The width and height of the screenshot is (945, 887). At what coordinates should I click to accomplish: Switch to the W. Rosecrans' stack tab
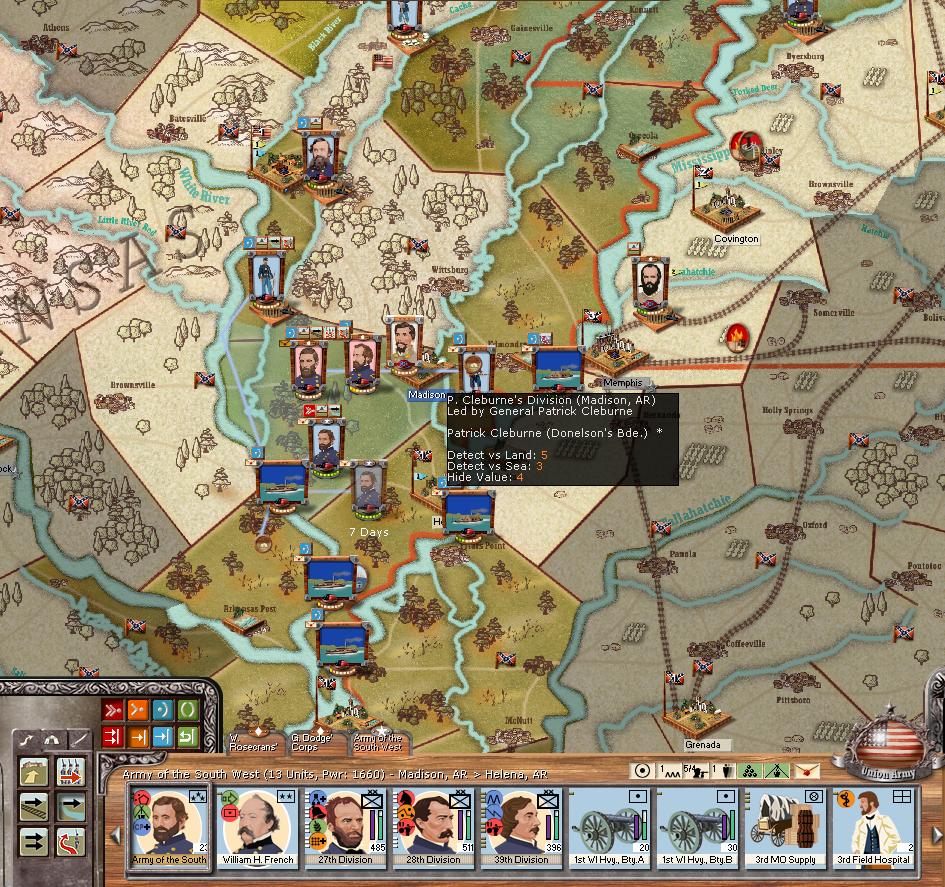point(253,742)
